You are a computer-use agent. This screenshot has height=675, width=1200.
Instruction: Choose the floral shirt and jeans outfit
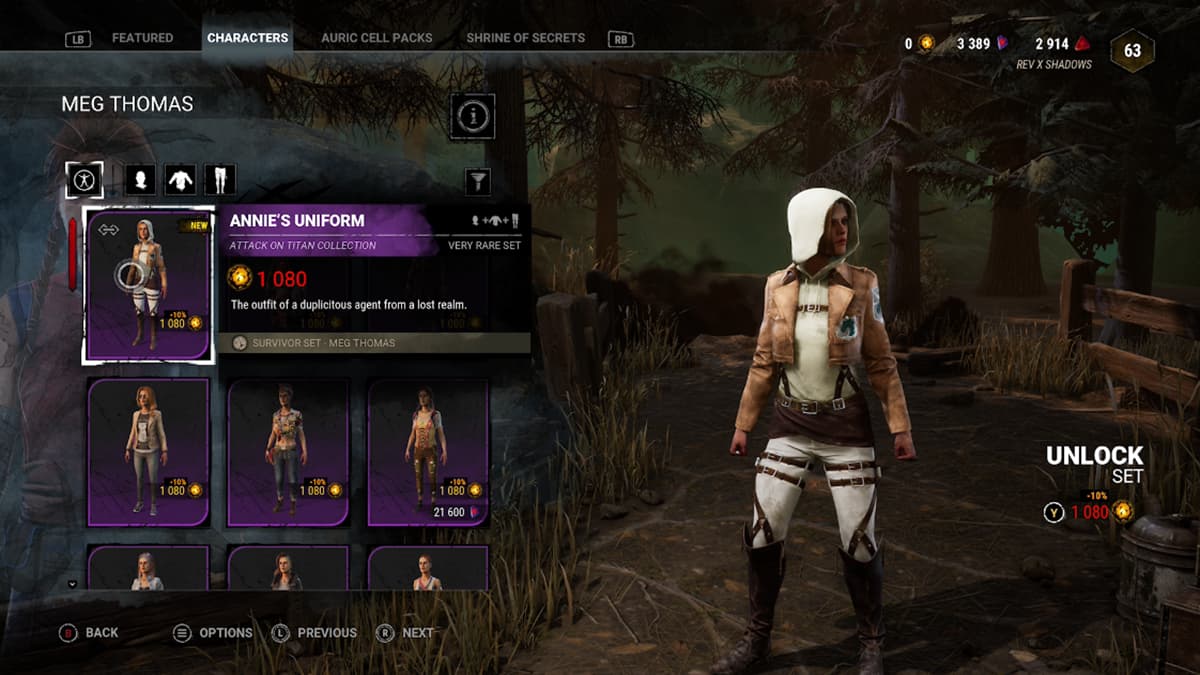point(288,451)
